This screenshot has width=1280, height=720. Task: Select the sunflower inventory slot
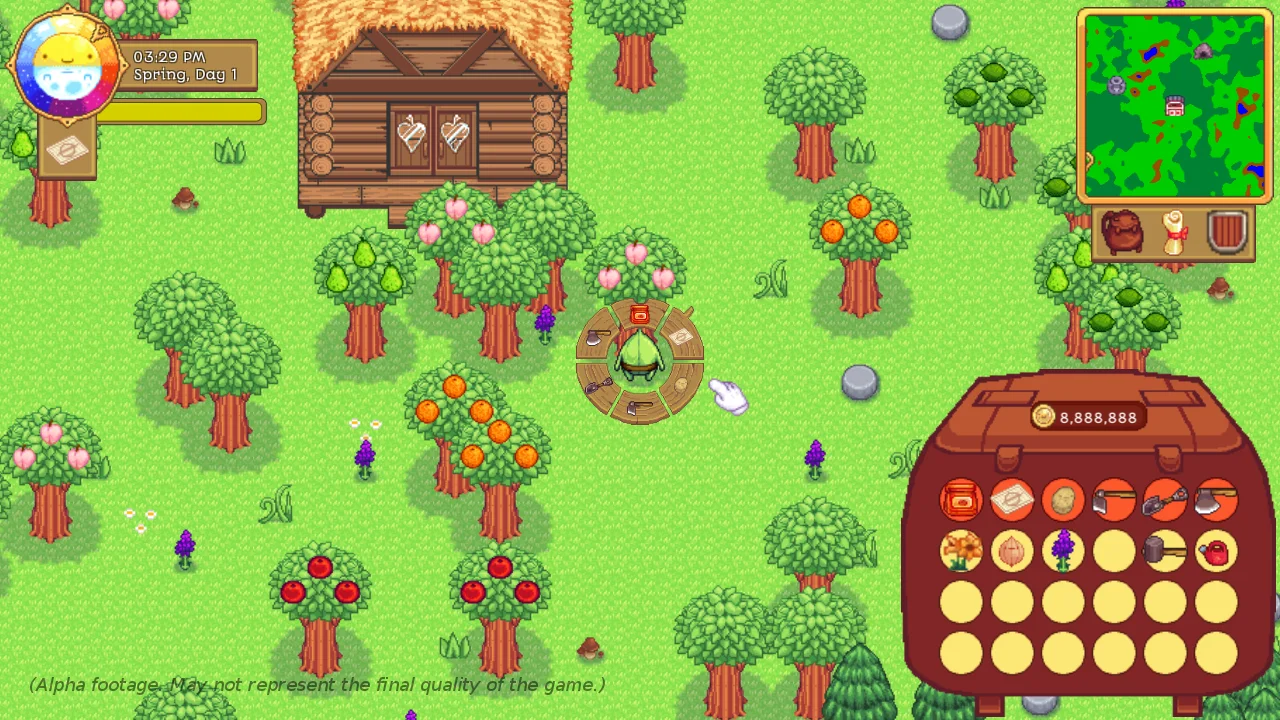point(961,552)
